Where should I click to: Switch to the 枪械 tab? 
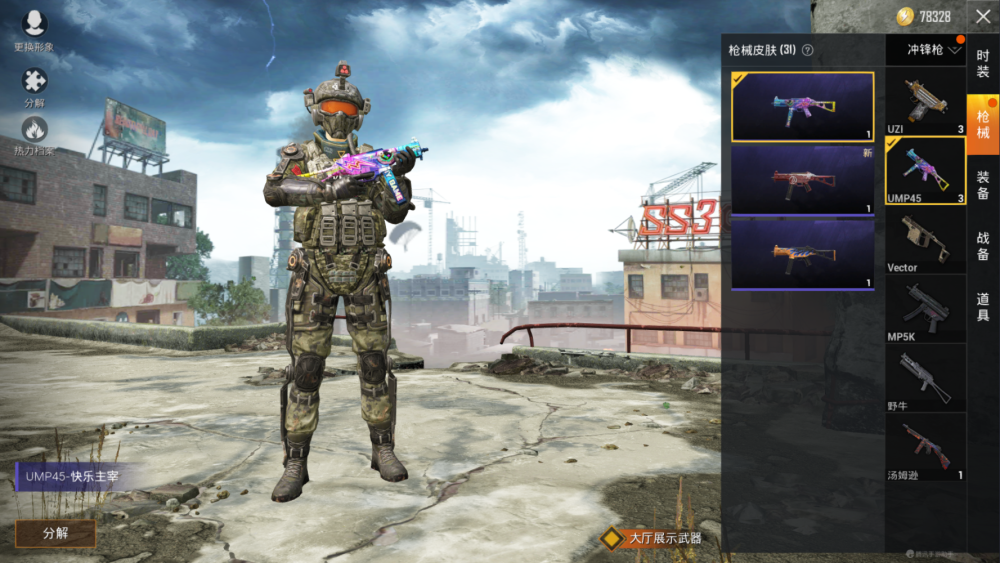[983, 124]
